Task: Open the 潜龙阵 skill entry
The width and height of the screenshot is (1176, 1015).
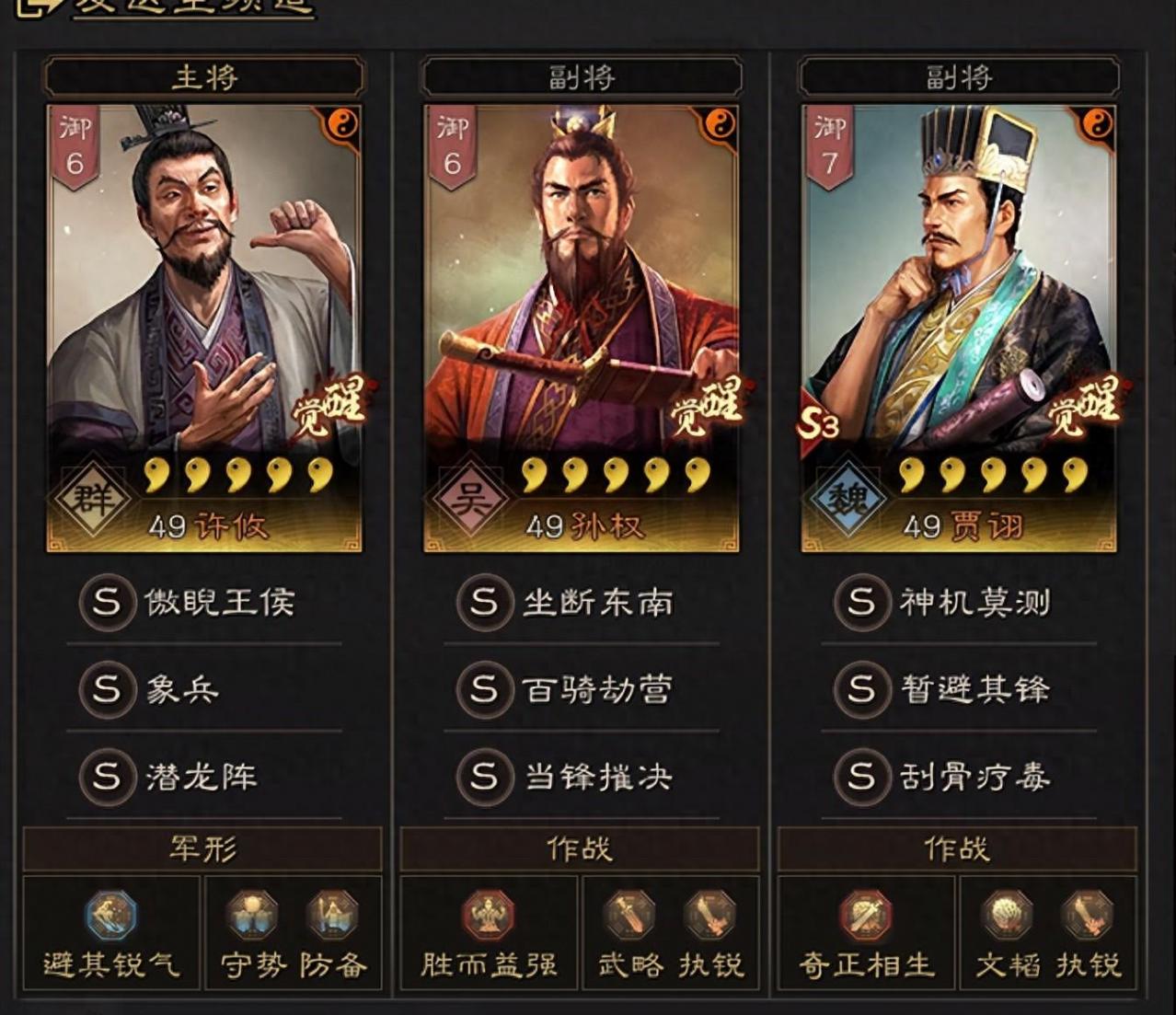Action: tap(204, 777)
